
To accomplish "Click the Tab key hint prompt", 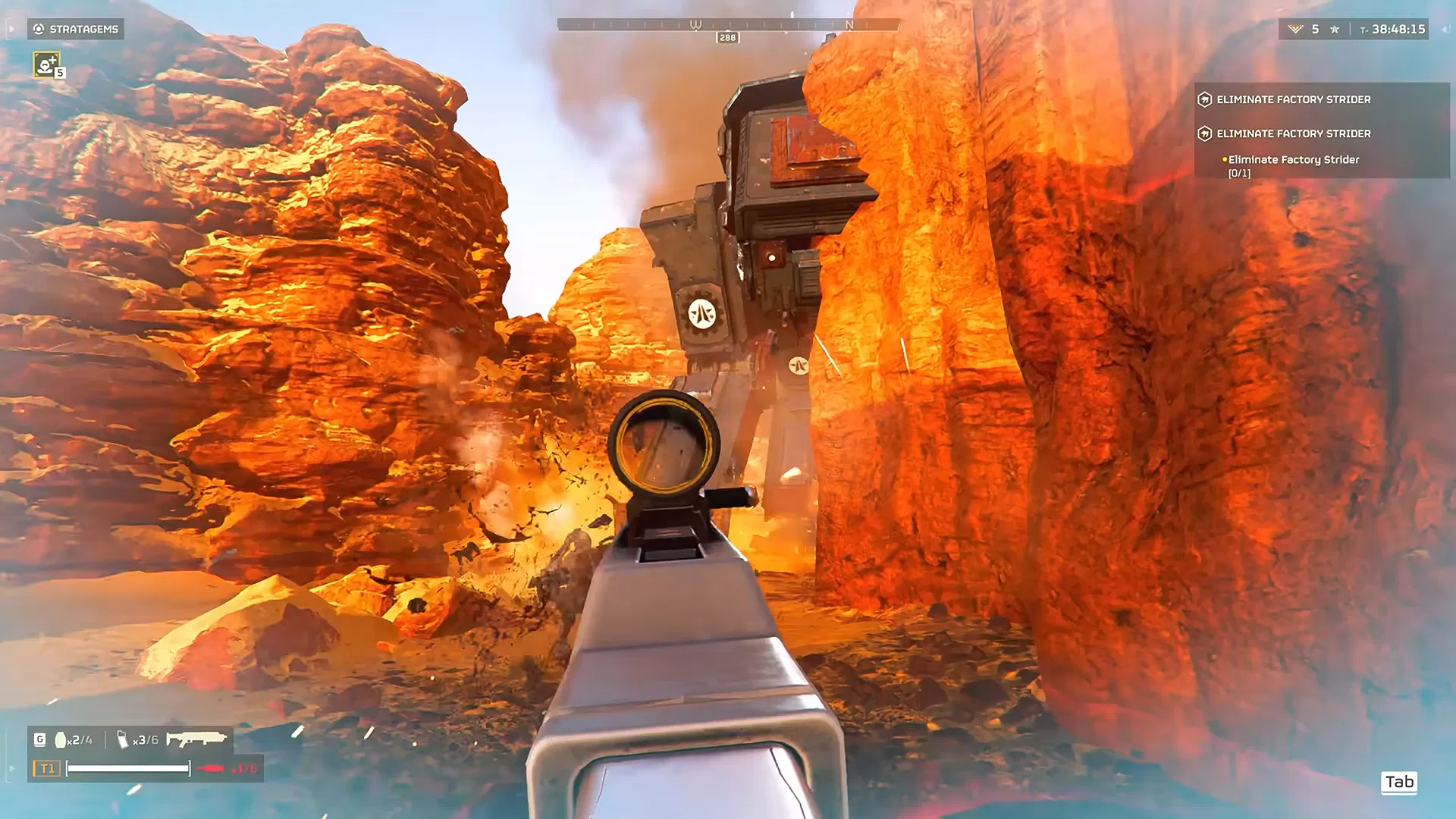I will 1400,783.
